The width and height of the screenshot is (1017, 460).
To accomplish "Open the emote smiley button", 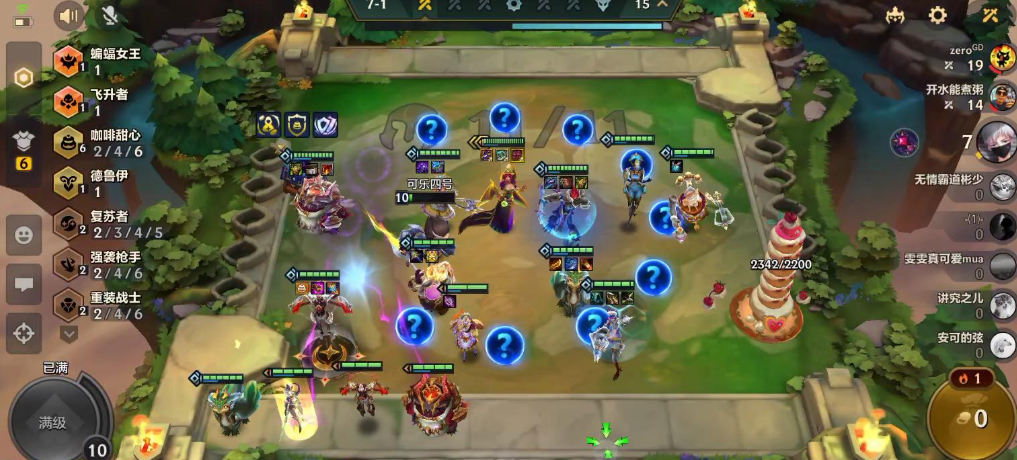I will [x=23, y=236].
